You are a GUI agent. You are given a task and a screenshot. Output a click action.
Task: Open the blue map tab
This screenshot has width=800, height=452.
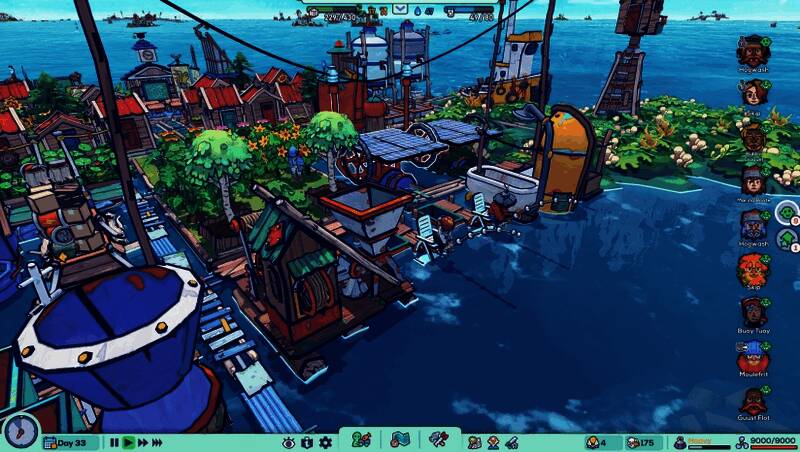(400, 440)
